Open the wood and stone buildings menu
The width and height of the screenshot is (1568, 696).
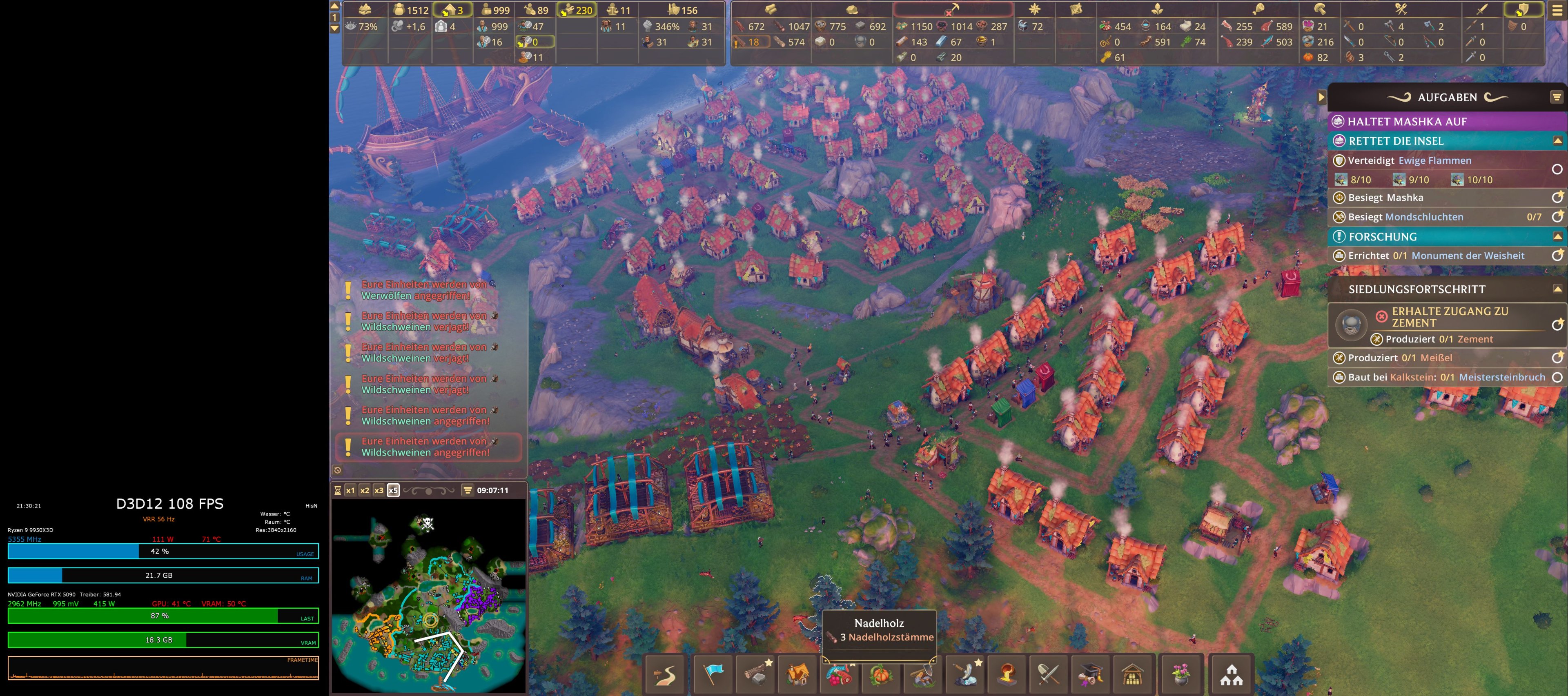pyautogui.click(x=755, y=675)
